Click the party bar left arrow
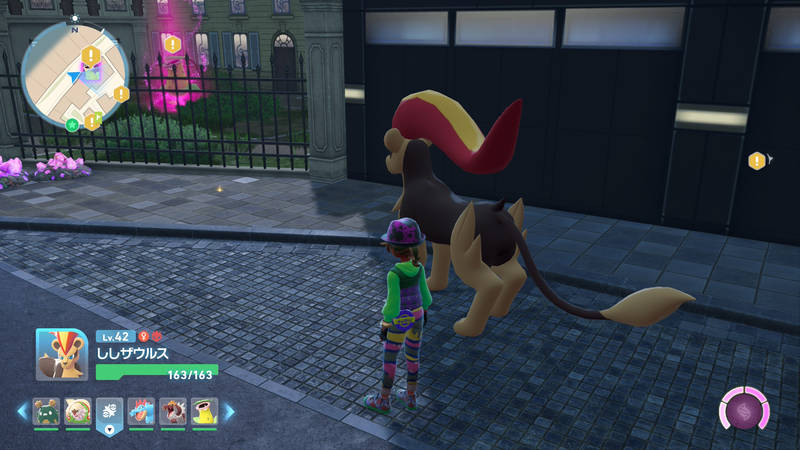800x450 pixels. (21, 411)
